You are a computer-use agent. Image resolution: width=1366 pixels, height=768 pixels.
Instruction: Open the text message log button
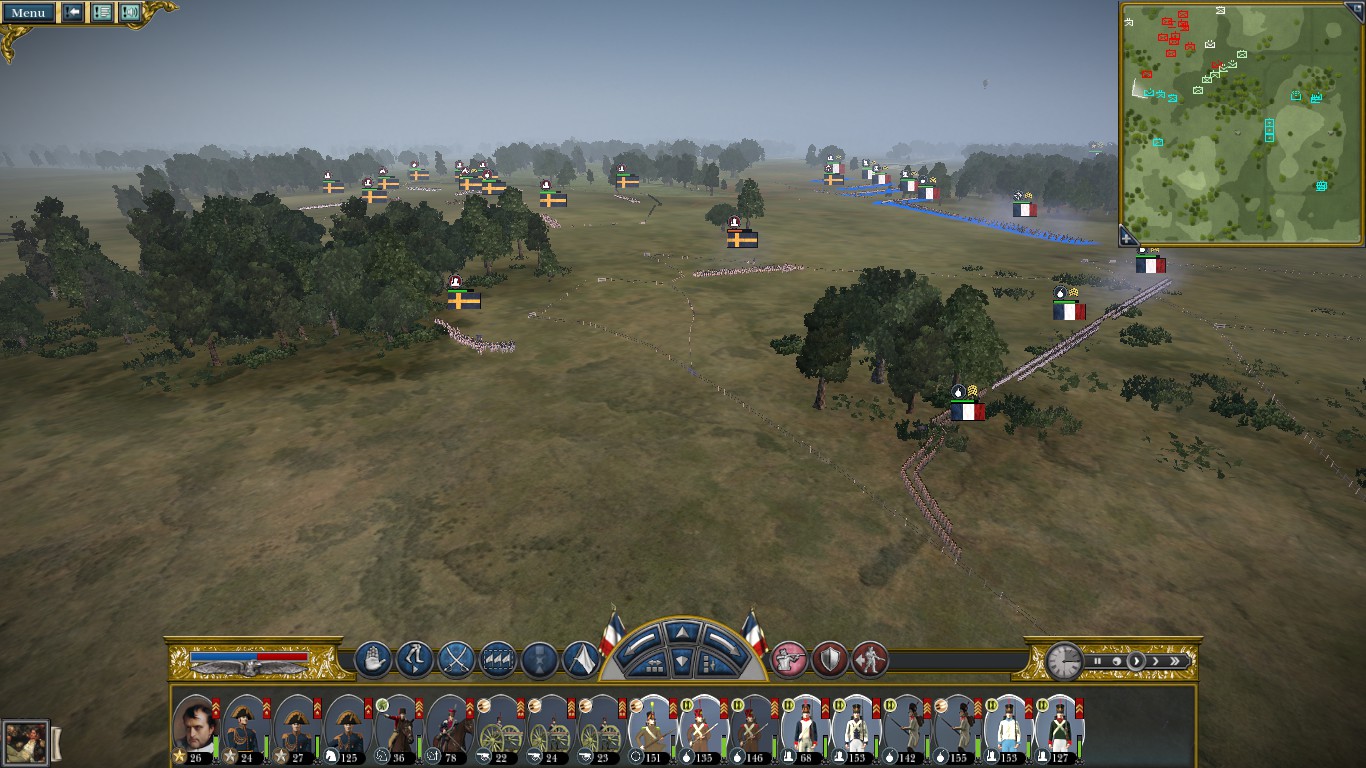click(101, 13)
